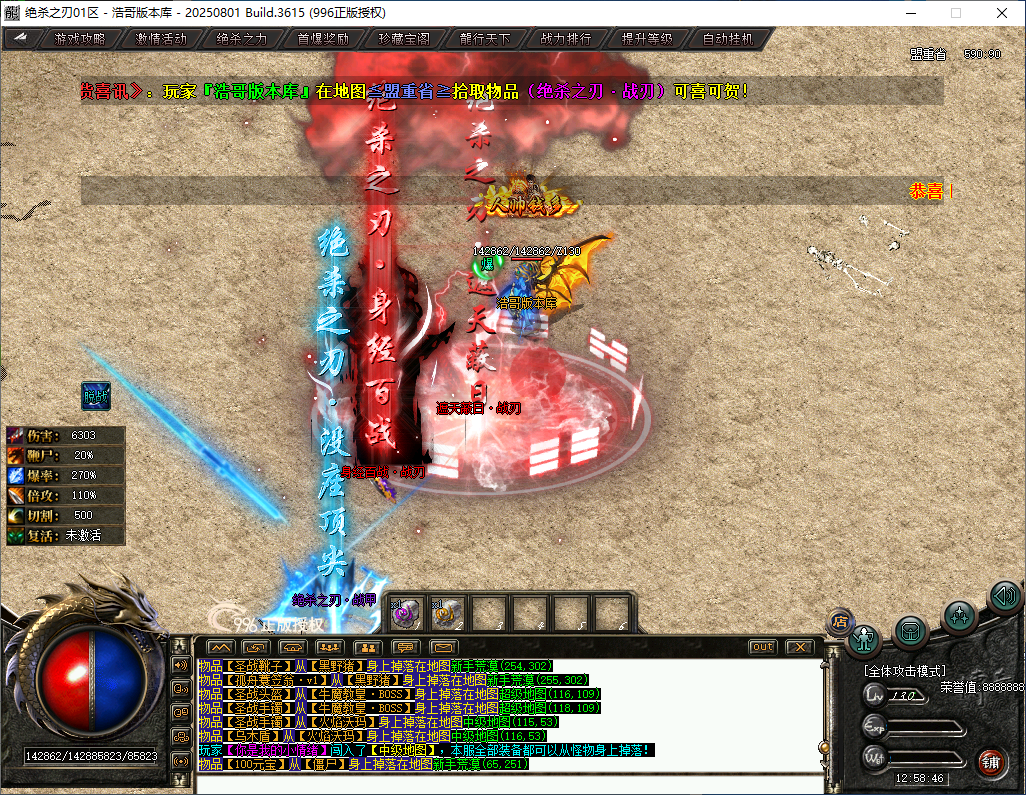Open the 游戏攻略 game guide menu
Screen dimensions: 1026x795
[79, 39]
